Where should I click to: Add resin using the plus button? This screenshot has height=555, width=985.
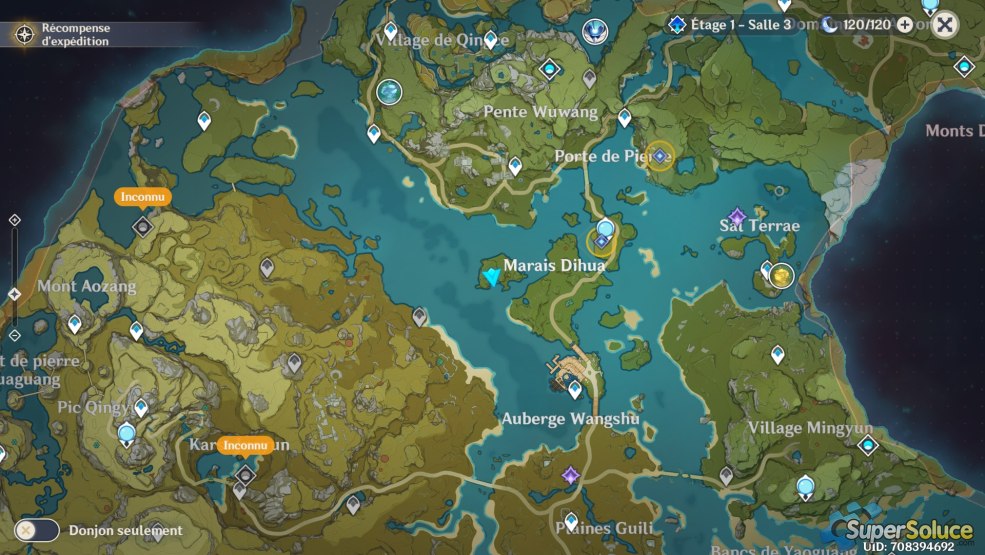pyautogui.click(x=905, y=25)
